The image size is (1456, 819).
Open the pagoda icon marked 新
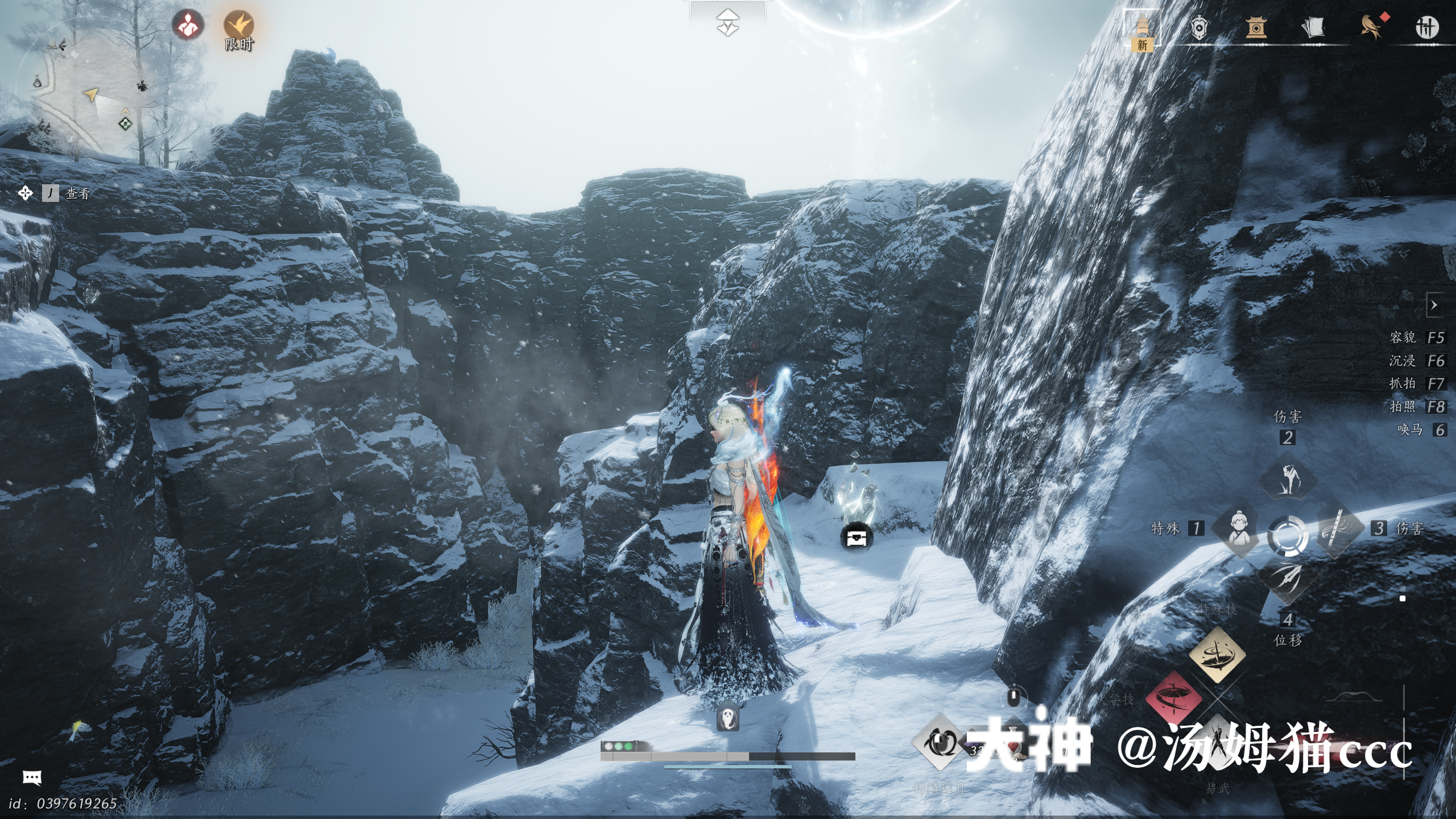tap(1142, 30)
